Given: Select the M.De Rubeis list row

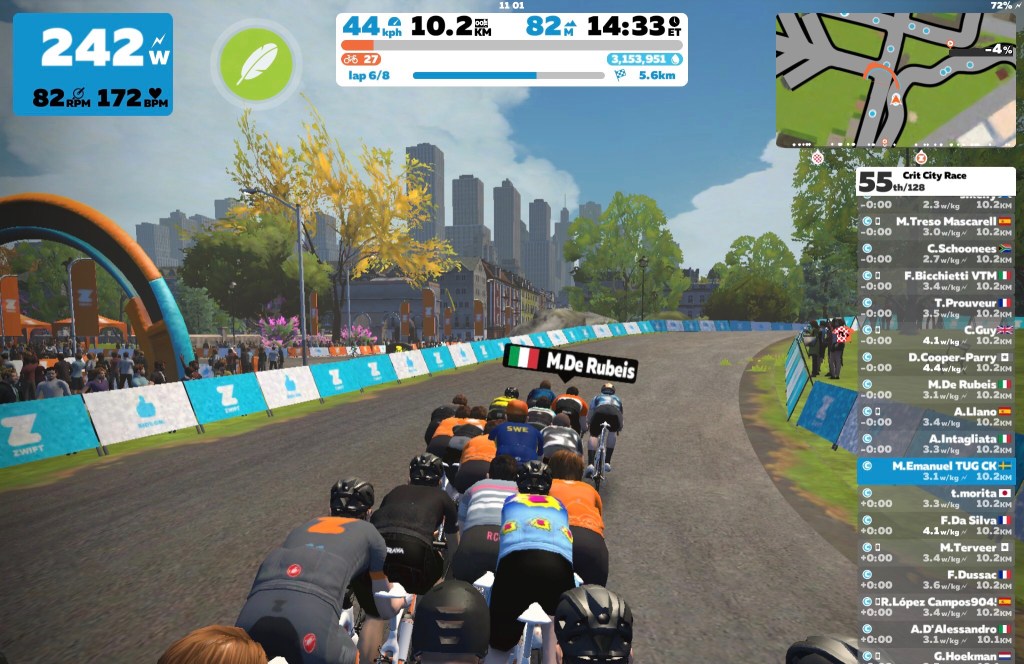Looking at the screenshot, I should (937, 390).
